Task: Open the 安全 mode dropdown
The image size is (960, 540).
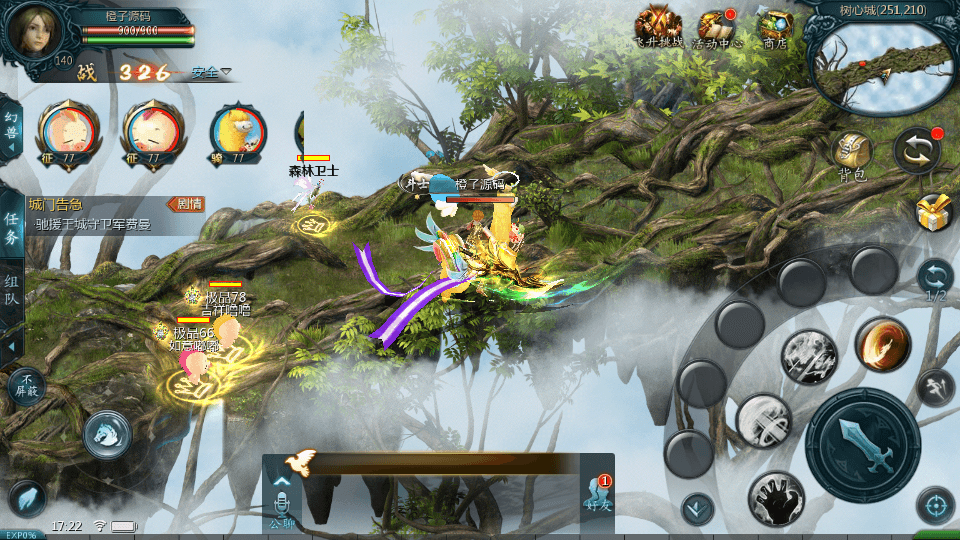Action: coord(211,72)
